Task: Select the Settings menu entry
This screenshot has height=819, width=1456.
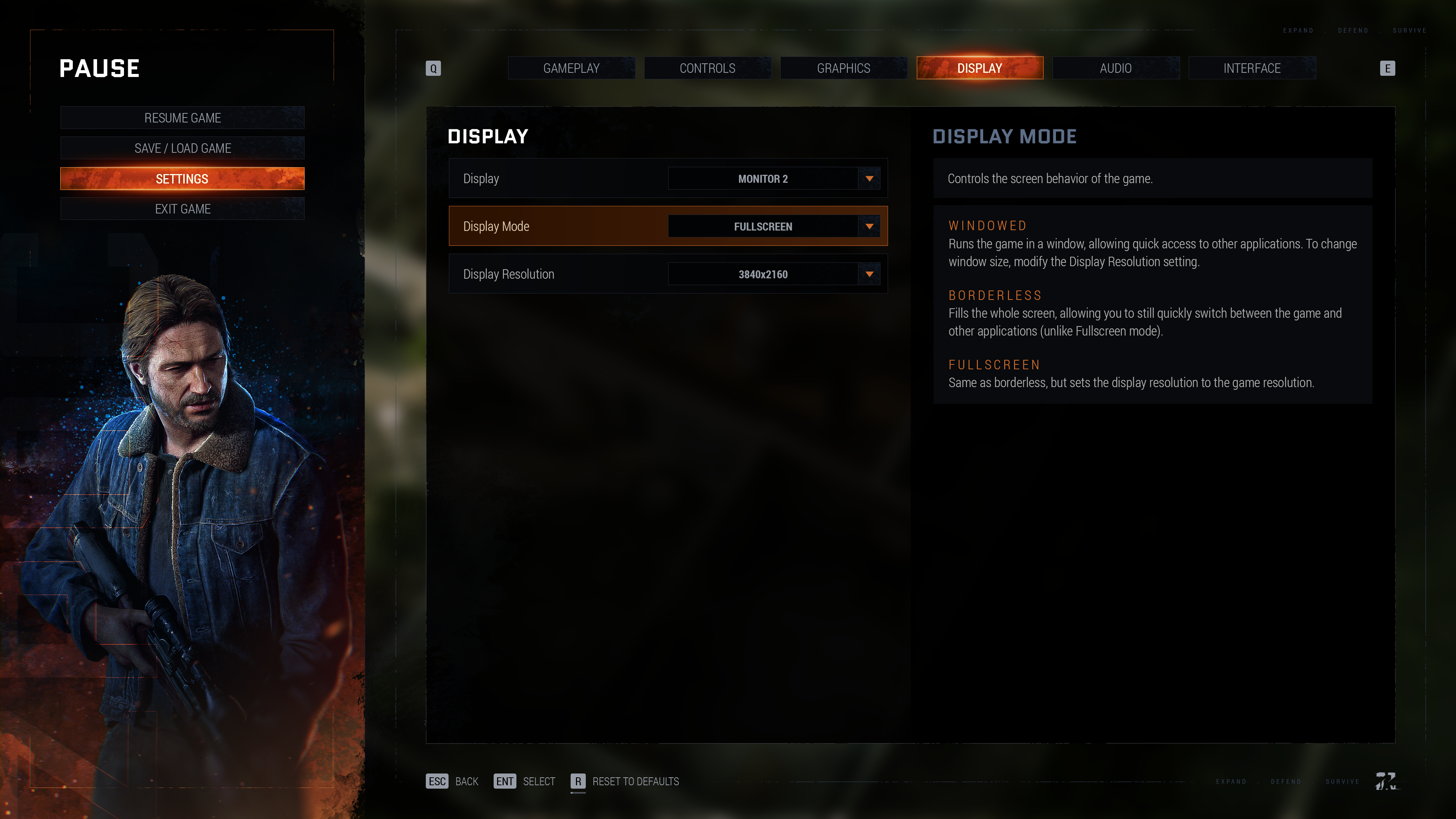Action: (x=182, y=179)
